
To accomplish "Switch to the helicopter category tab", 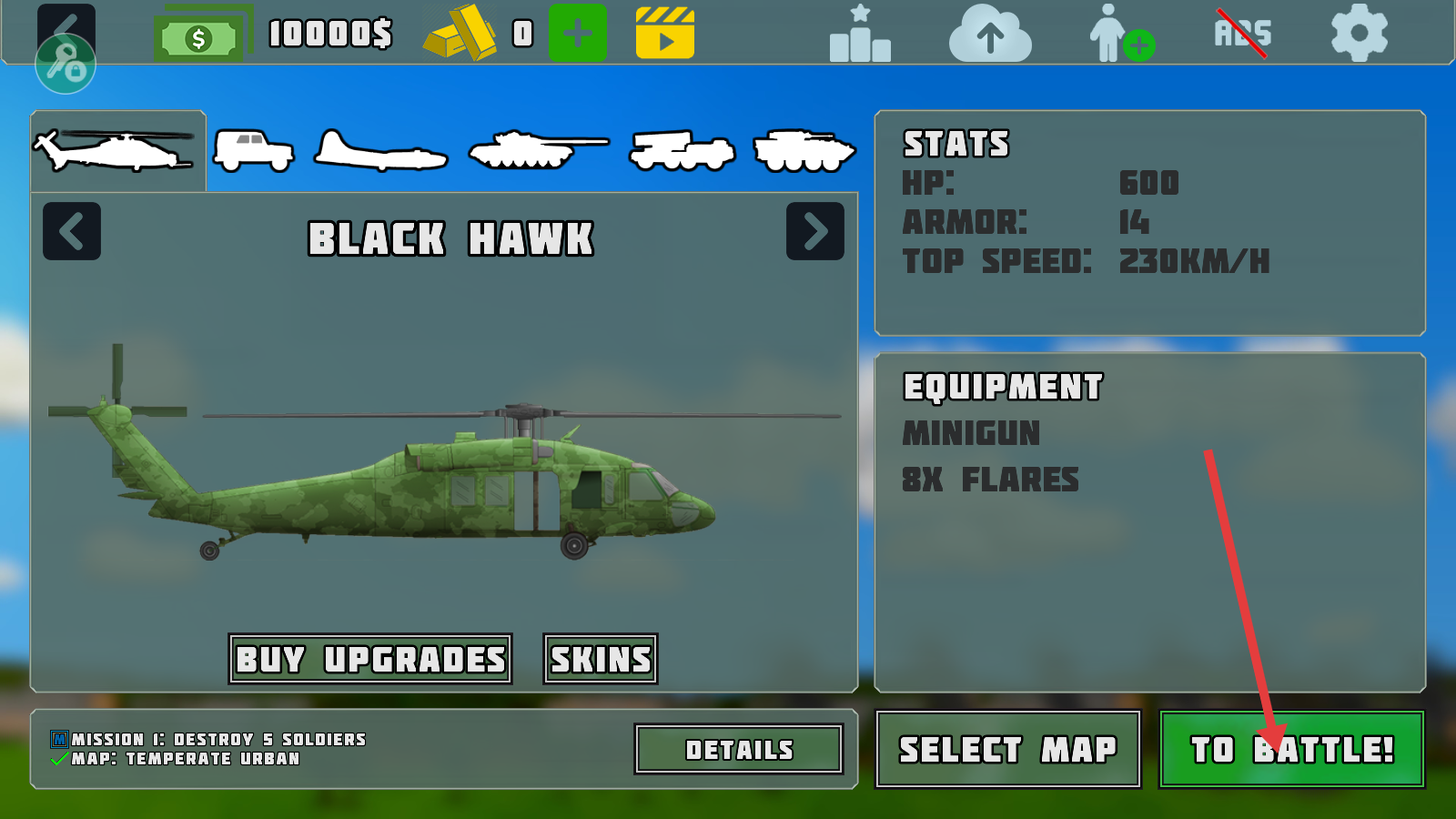I will [x=116, y=151].
